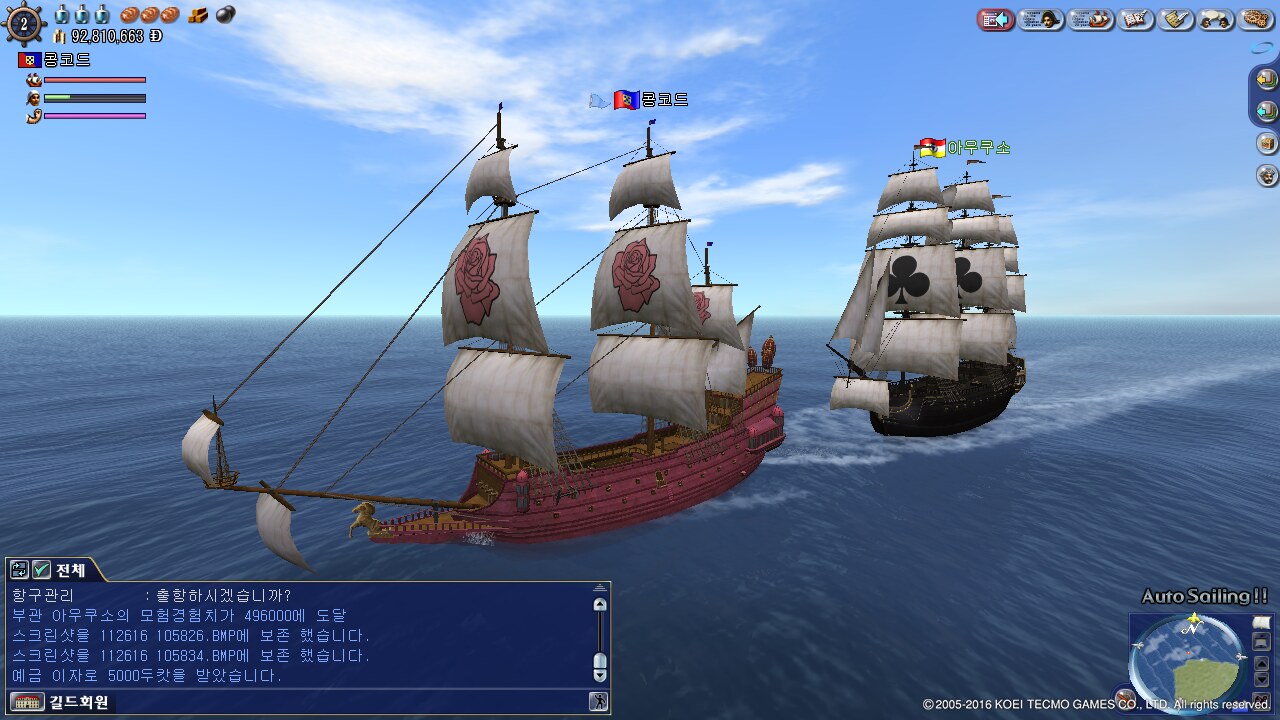
Task: Click the running figure icon in chat bar
Action: [x=598, y=701]
